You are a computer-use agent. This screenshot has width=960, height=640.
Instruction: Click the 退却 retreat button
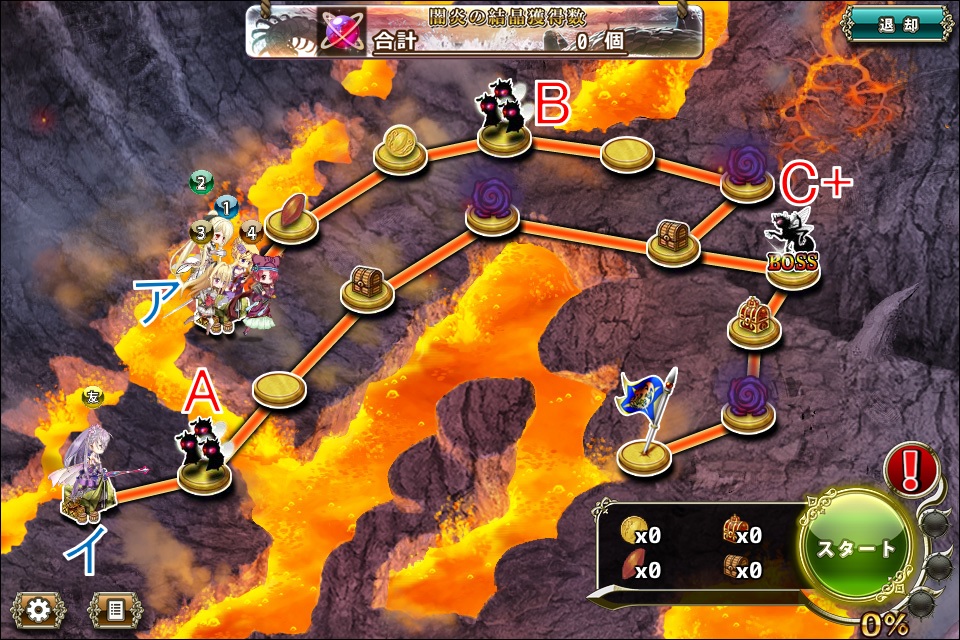[897, 23]
